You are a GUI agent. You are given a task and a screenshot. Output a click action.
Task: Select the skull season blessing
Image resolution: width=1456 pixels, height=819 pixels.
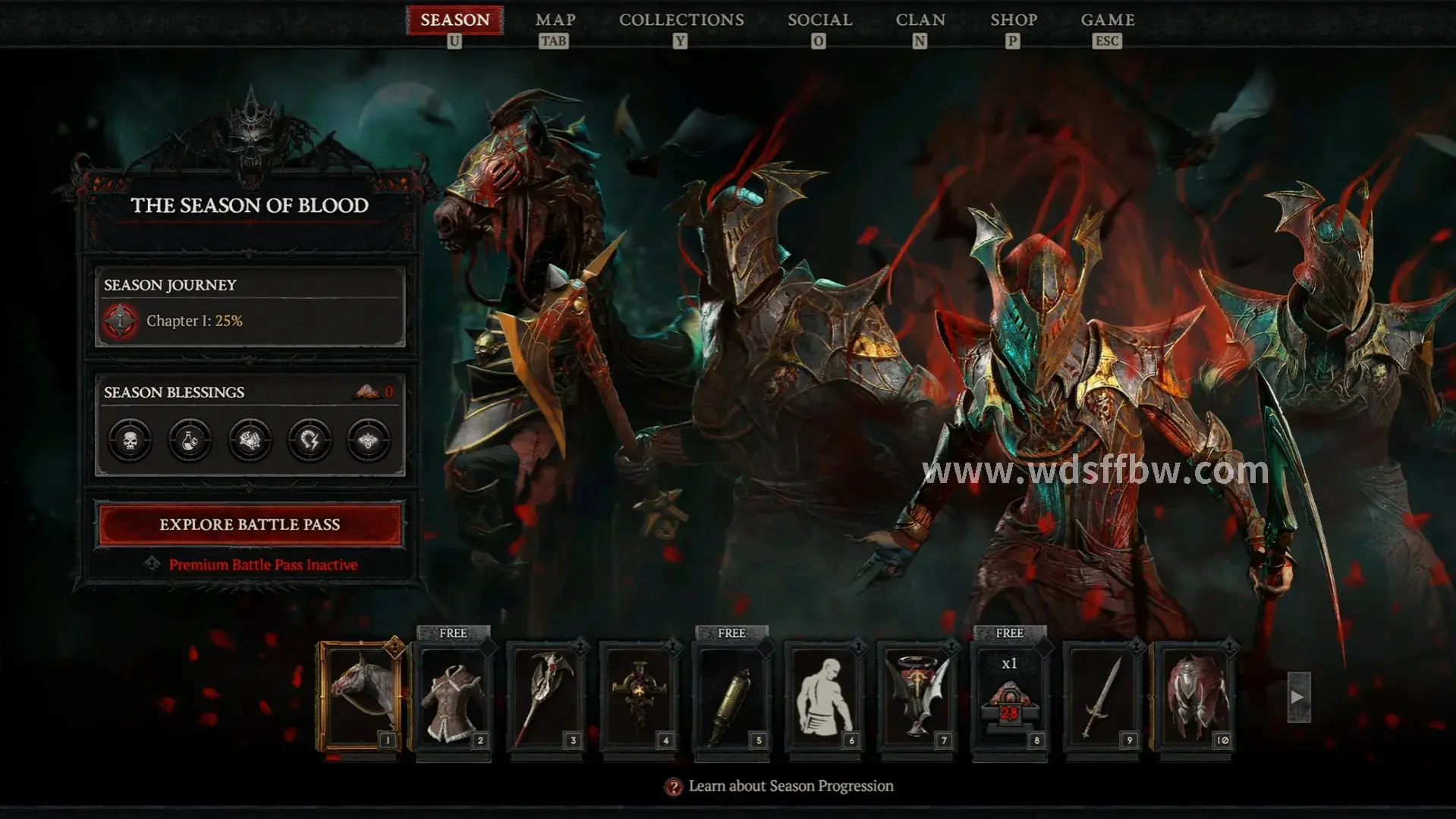point(130,440)
